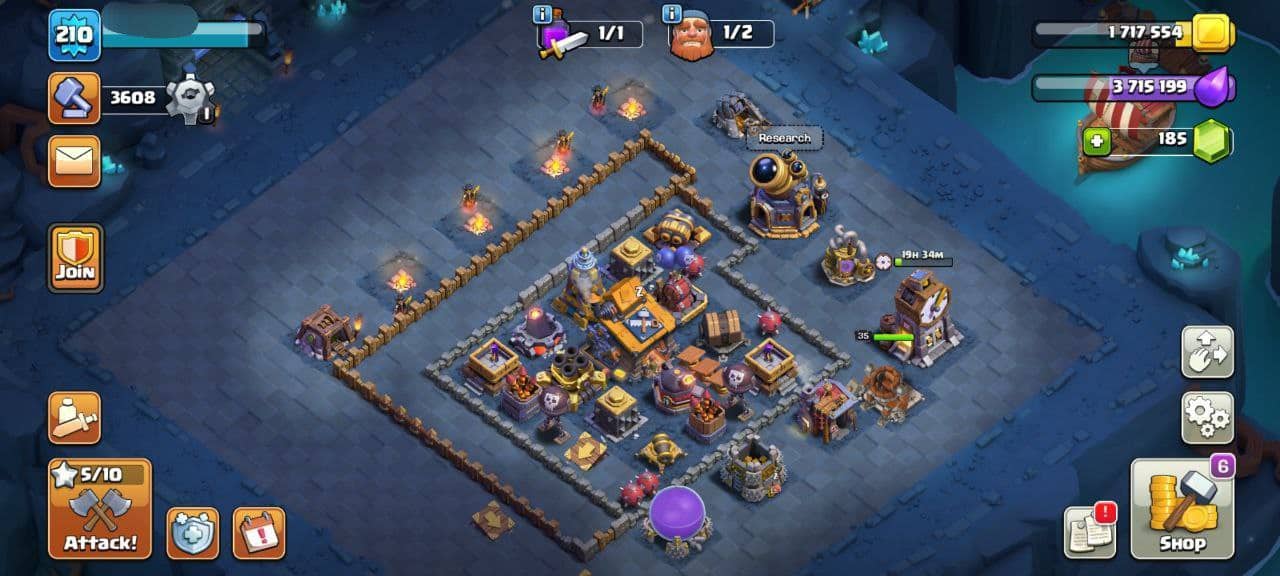The width and height of the screenshot is (1280, 576).
Task: Open the army training swordsman icon
Action: point(75,418)
